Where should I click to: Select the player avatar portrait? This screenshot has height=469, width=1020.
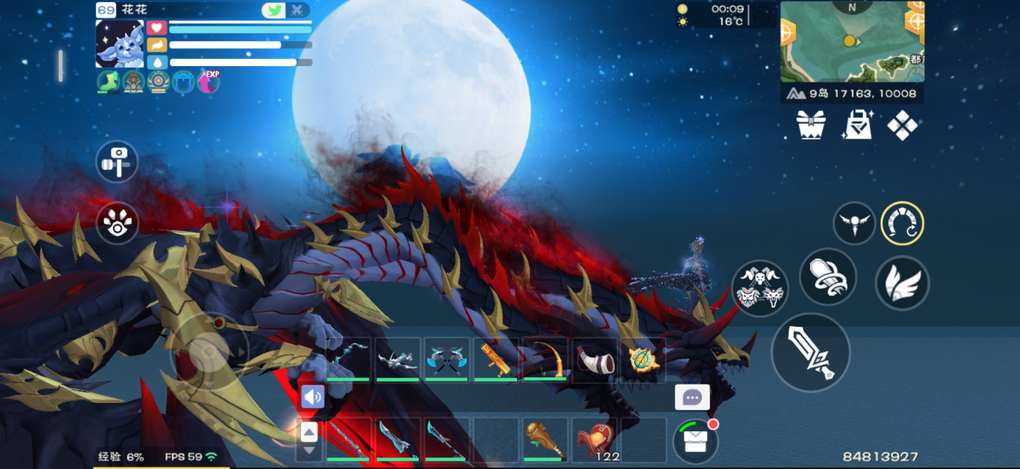click(x=120, y=44)
